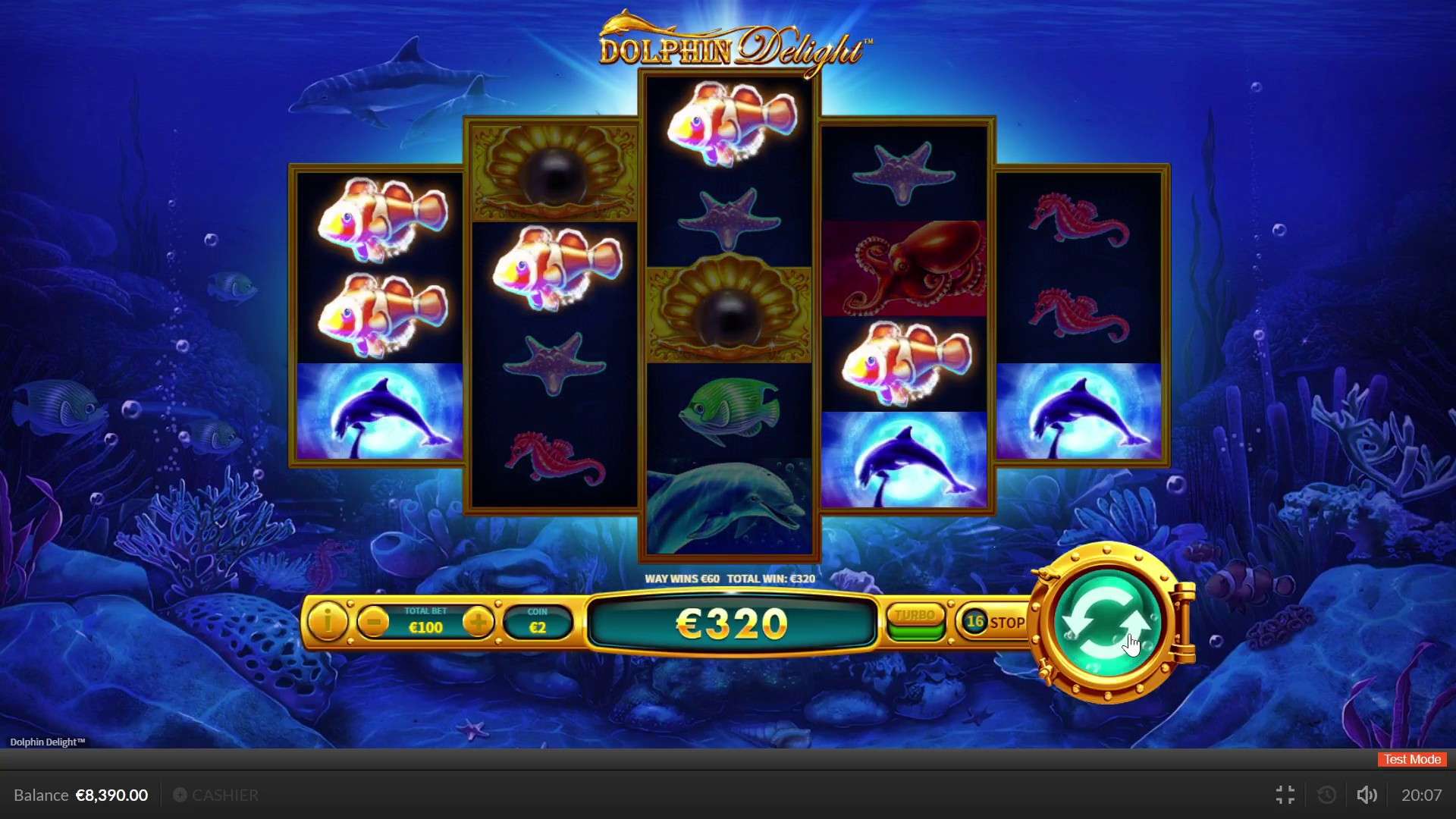Increase Total Bet with the plus icon
This screenshot has width=1456, height=819.
pyautogui.click(x=479, y=622)
